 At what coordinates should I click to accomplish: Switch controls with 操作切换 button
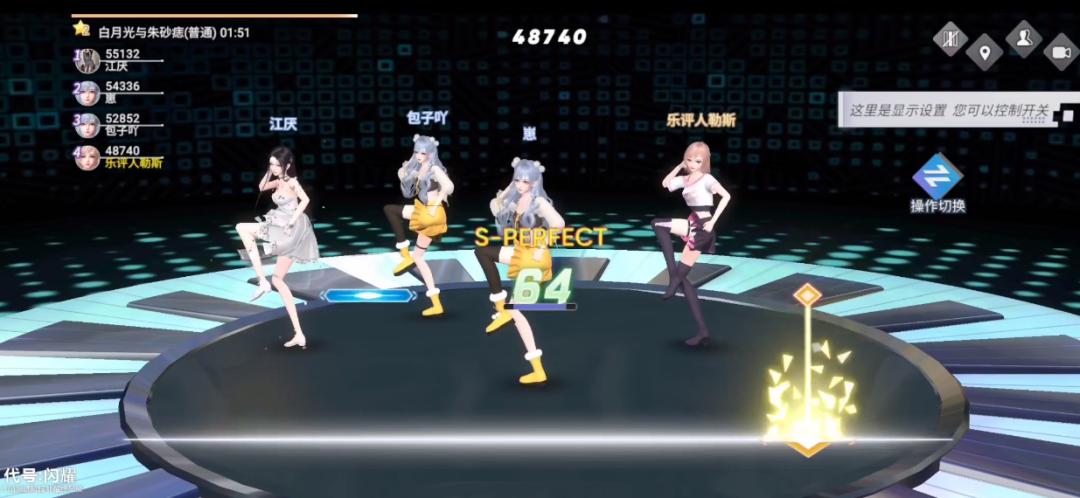point(937,184)
